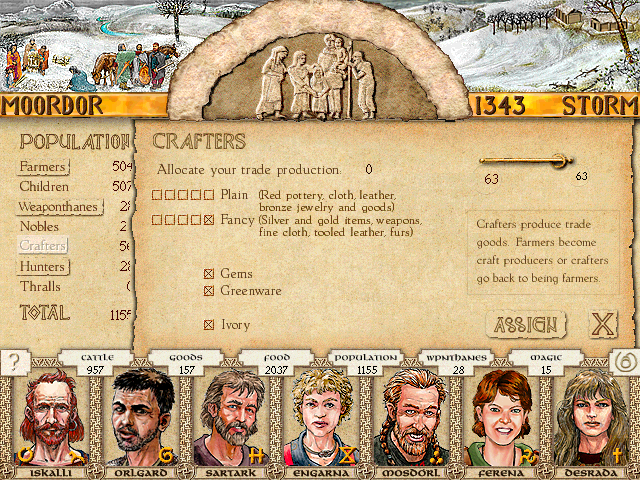
Task: Tick the checked Fancy goods box
Action: tap(208, 219)
